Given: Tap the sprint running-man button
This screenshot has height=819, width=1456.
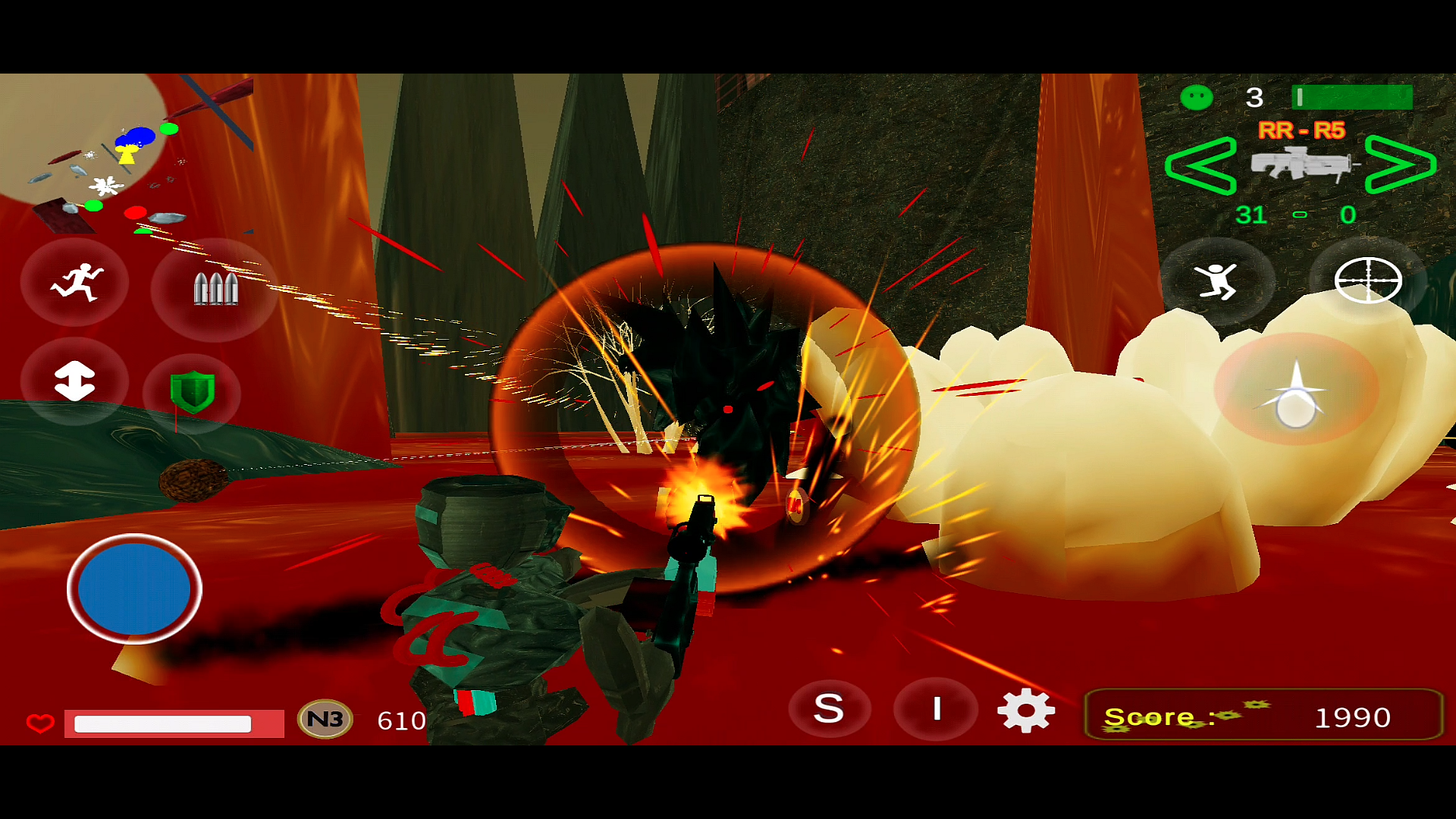Looking at the screenshot, I should [x=75, y=283].
